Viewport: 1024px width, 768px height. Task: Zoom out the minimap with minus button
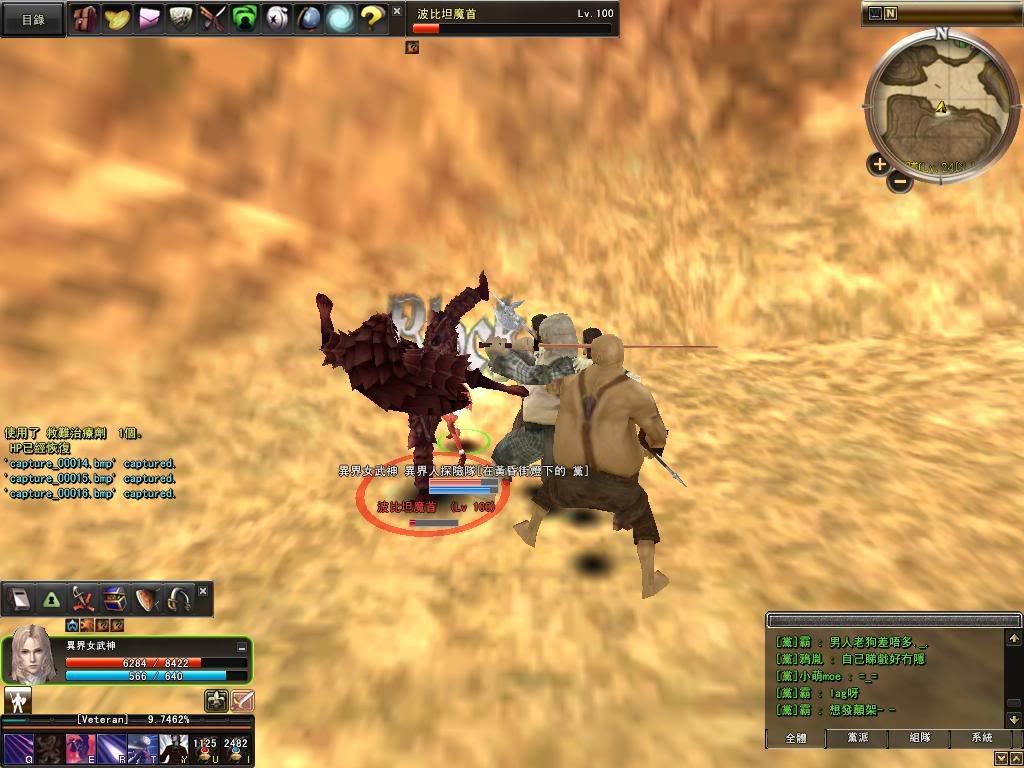(900, 182)
